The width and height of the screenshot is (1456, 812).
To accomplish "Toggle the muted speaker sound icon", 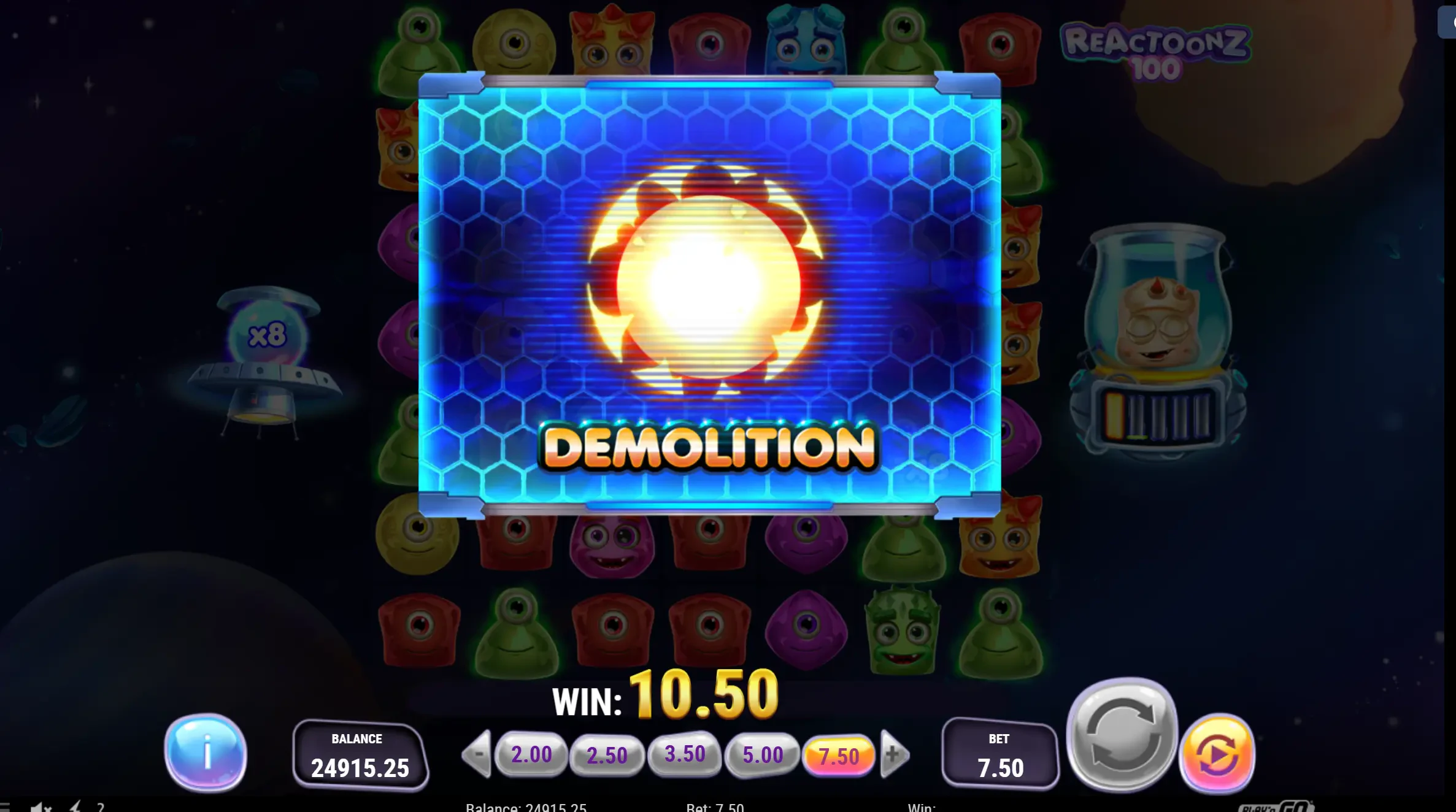I will click(40, 807).
